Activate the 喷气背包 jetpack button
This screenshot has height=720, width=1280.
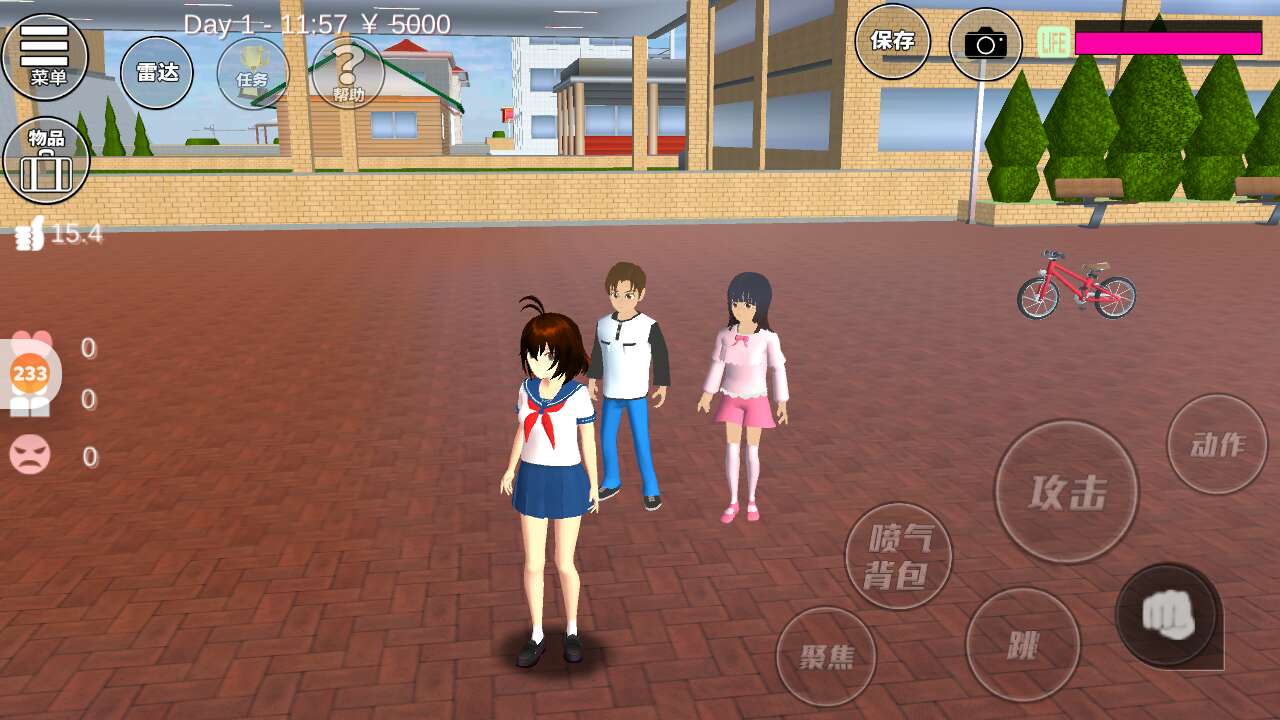point(898,556)
